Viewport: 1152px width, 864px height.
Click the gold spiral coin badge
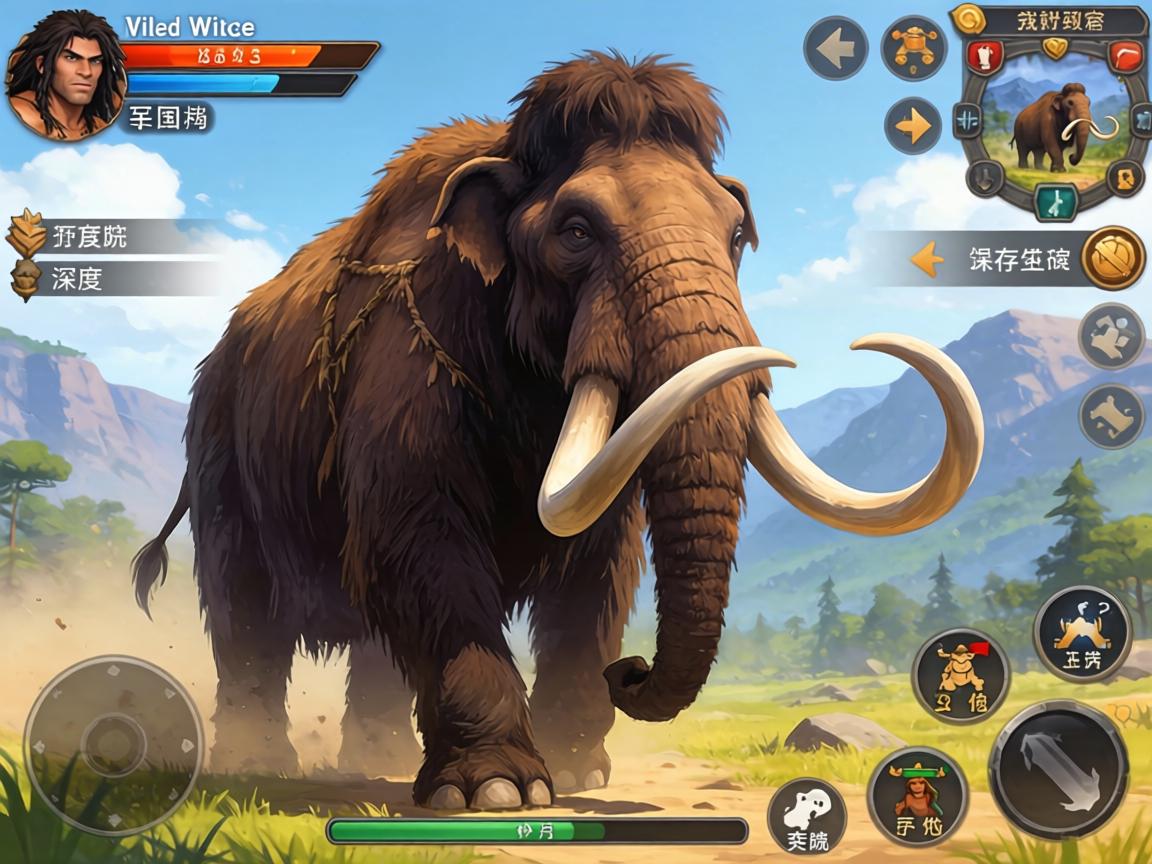coord(967,17)
